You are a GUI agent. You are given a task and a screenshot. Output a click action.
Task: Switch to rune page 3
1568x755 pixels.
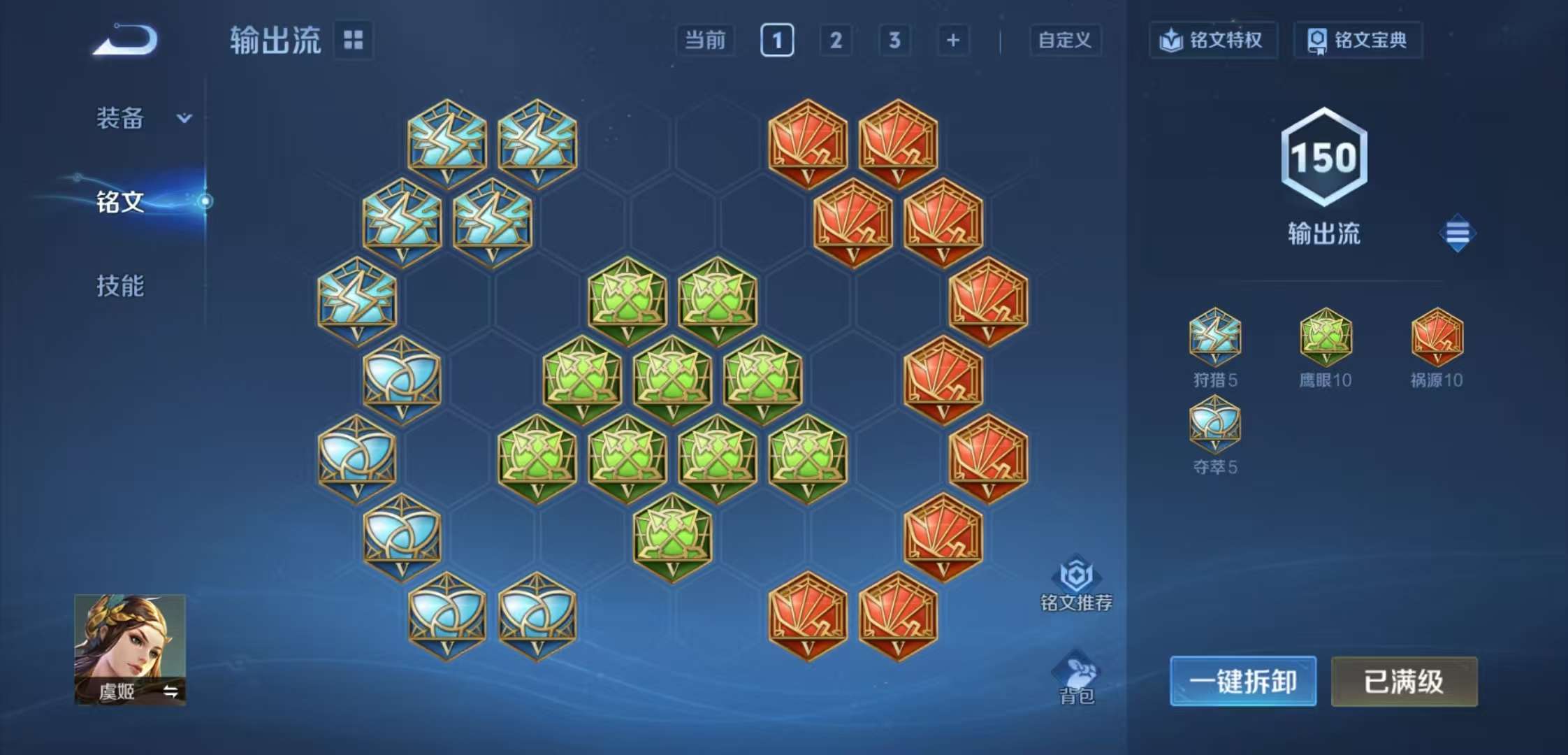895,41
